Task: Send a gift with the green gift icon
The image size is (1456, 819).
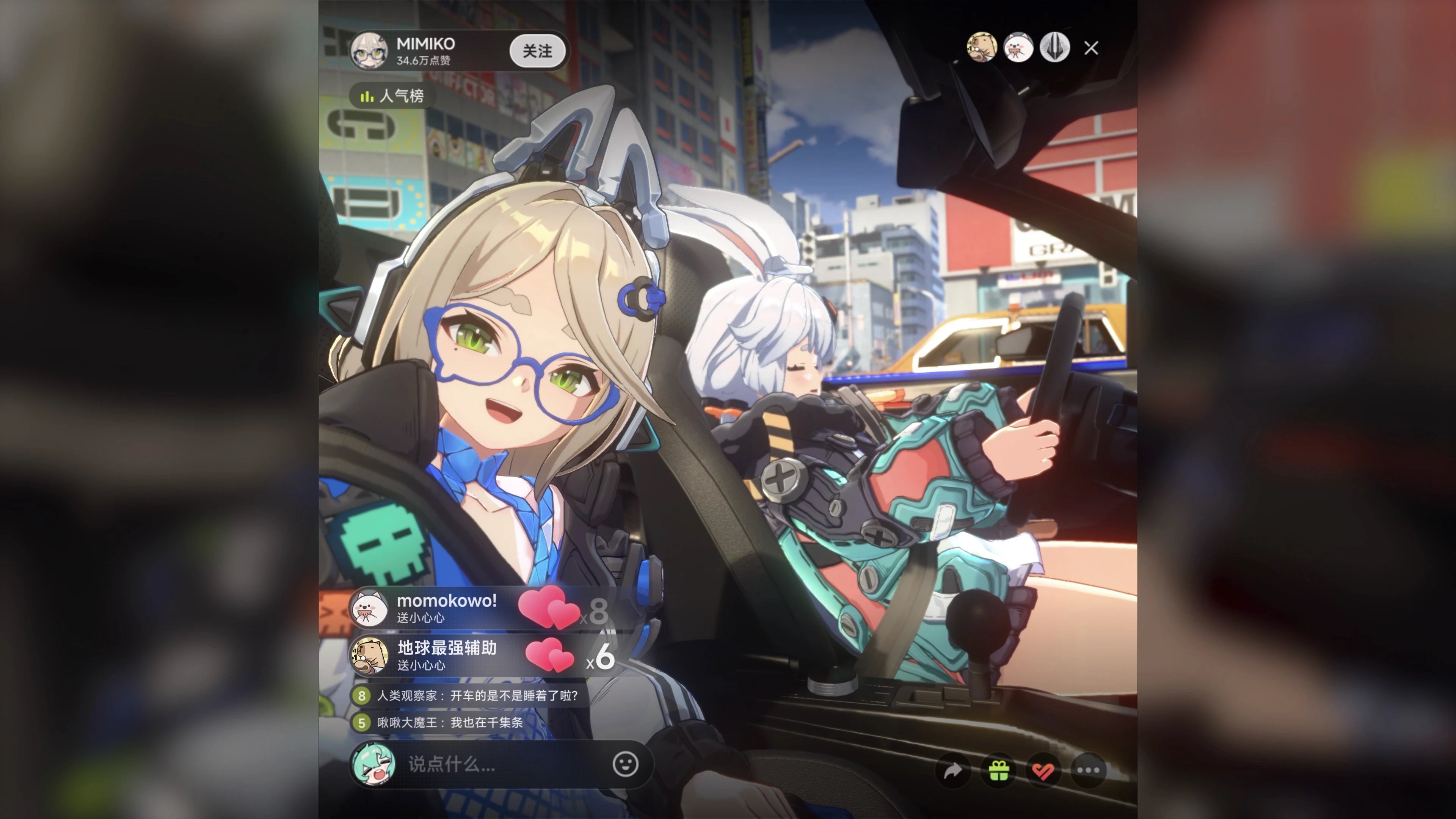Action: 998,770
